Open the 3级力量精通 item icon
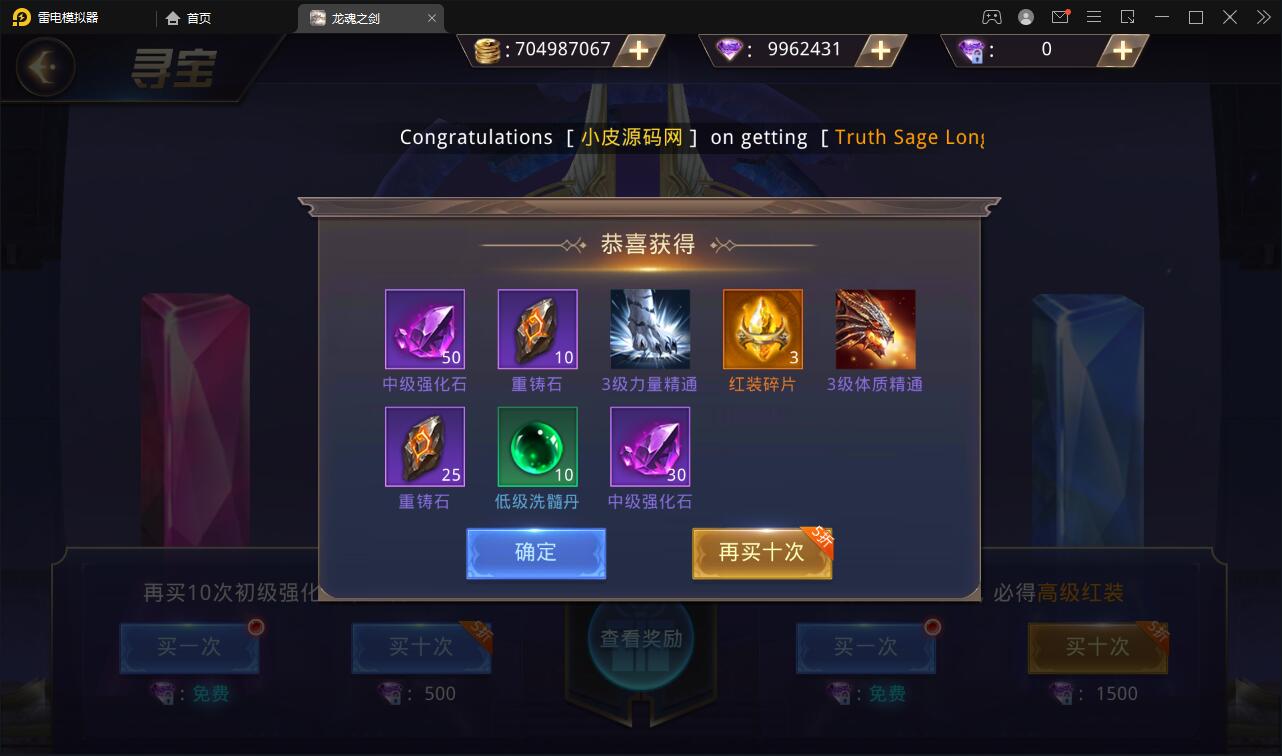The image size is (1282, 756). click(x=650, y=329)
